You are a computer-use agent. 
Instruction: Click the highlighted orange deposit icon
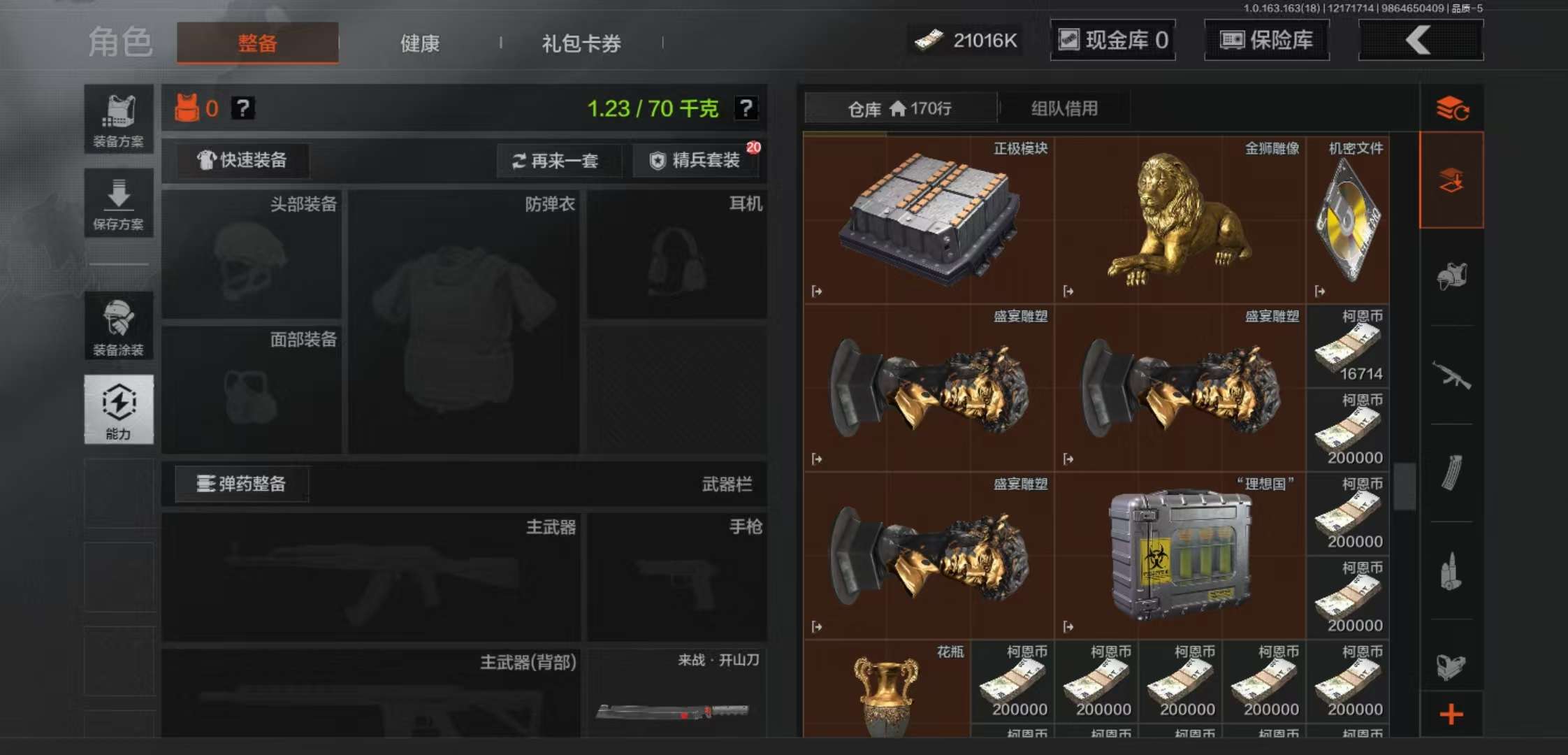pos(1452,178)
